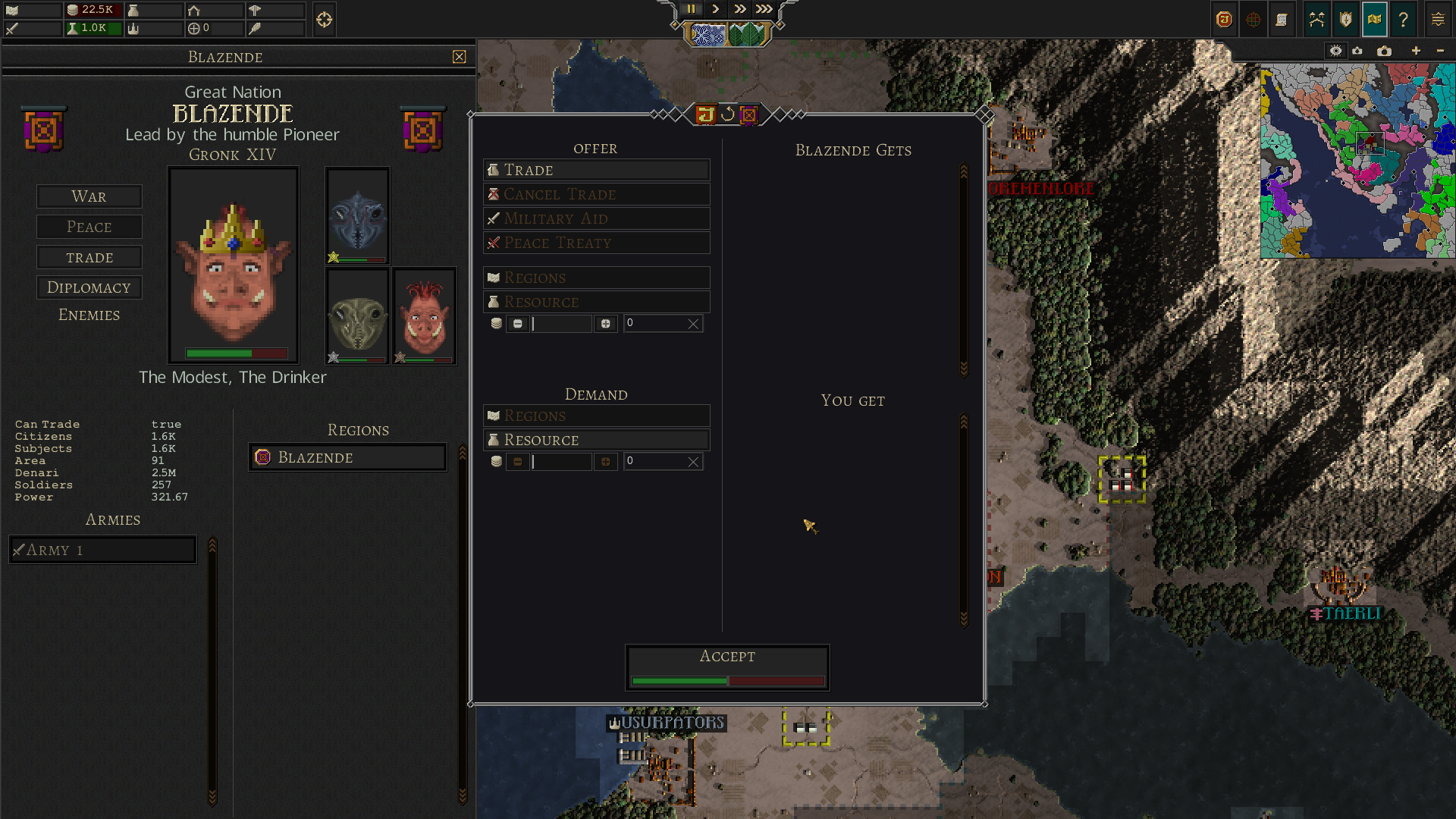Select the Blazende region row
The image size is (1456, 819).
347,457
